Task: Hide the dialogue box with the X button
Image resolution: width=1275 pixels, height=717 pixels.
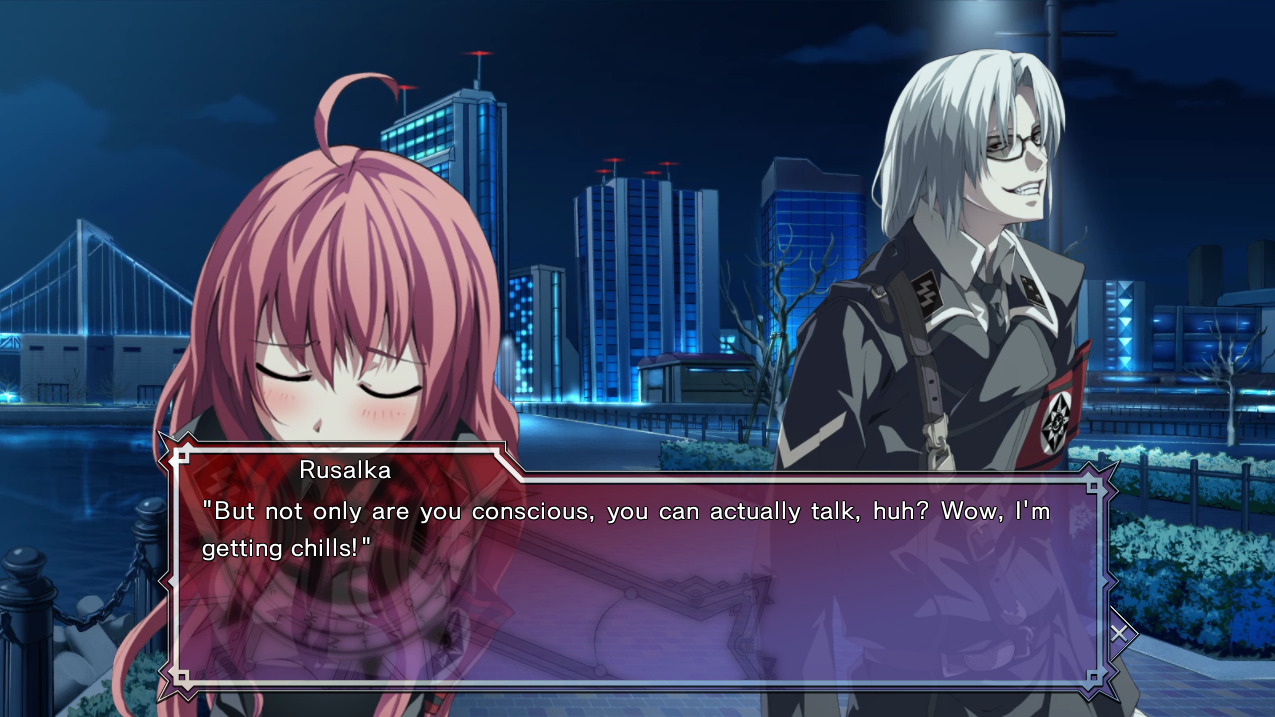Action: tap(1119, 632)
